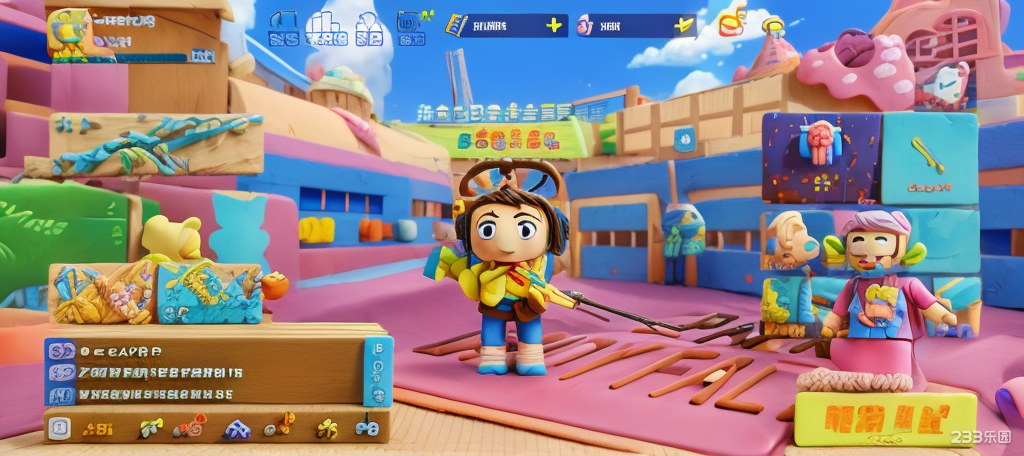Open the bar-chart buildings icon menu
This screenshot has width=1024, height=456.
pyautogui.click(x=327, y=28)
